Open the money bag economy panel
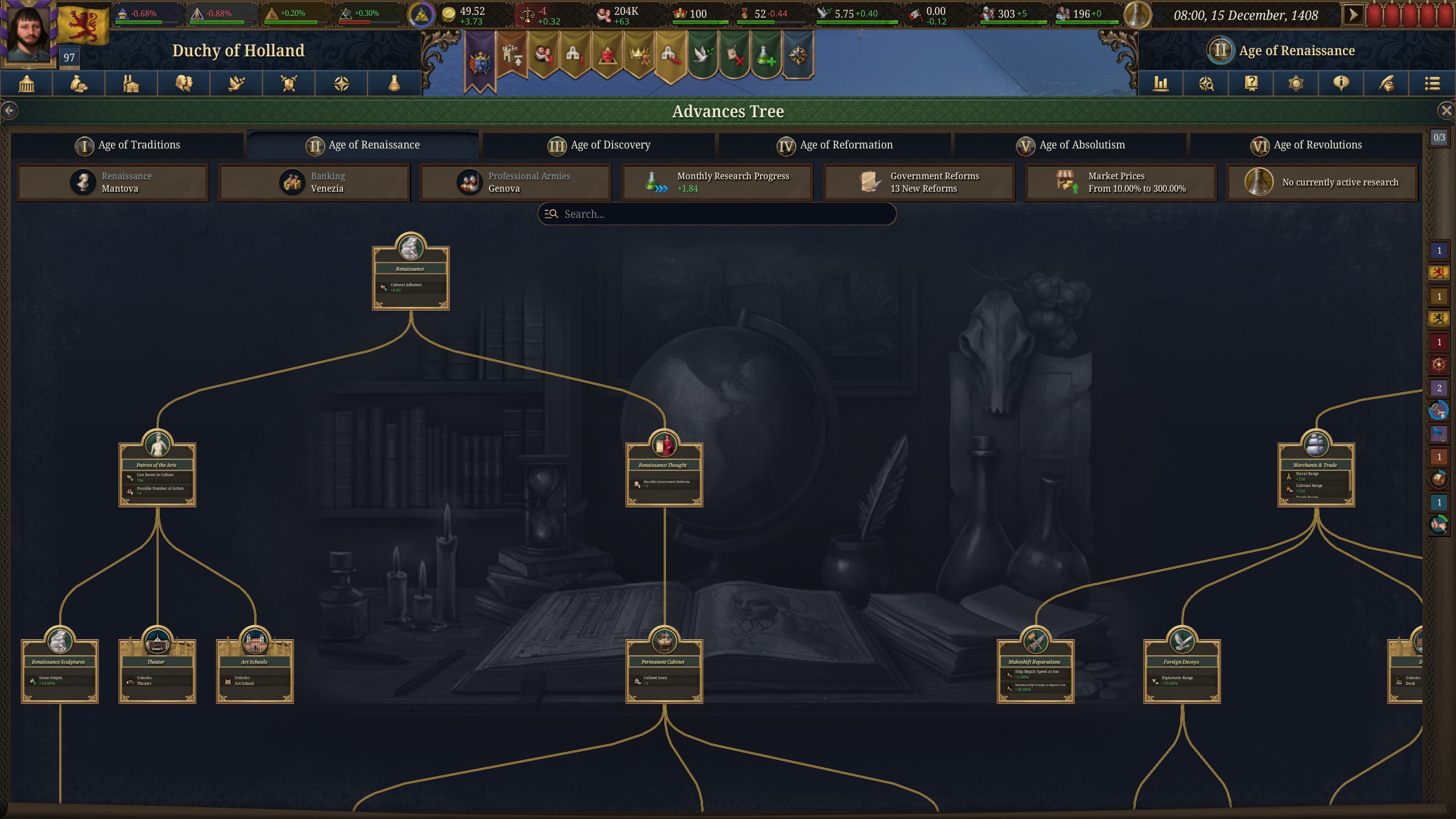The height and width of the screenshot is (819, 1456). [78, 84]
